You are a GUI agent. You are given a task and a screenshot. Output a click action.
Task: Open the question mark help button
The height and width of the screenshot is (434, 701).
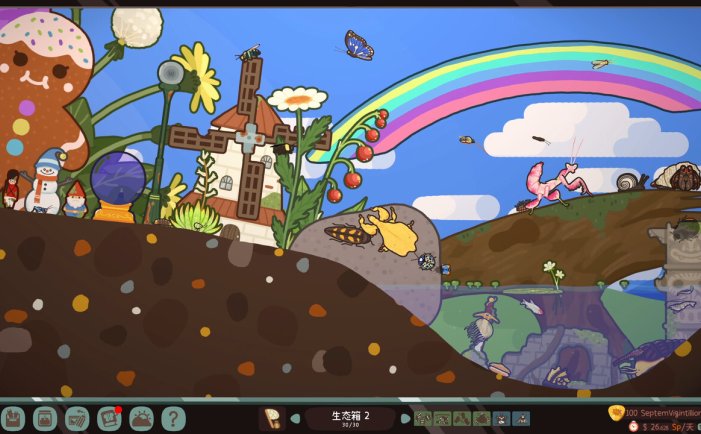[x=173, y=418]
